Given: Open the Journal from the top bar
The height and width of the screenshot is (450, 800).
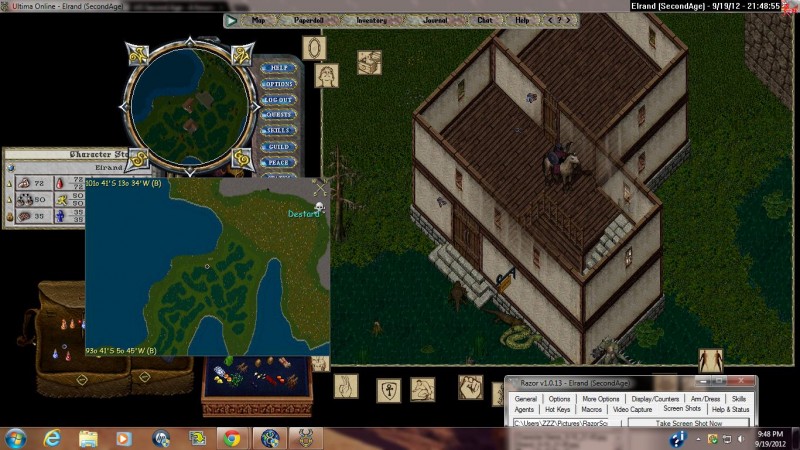Looking at the screenshot, I should pyautogui.click(x=435, y=20).
